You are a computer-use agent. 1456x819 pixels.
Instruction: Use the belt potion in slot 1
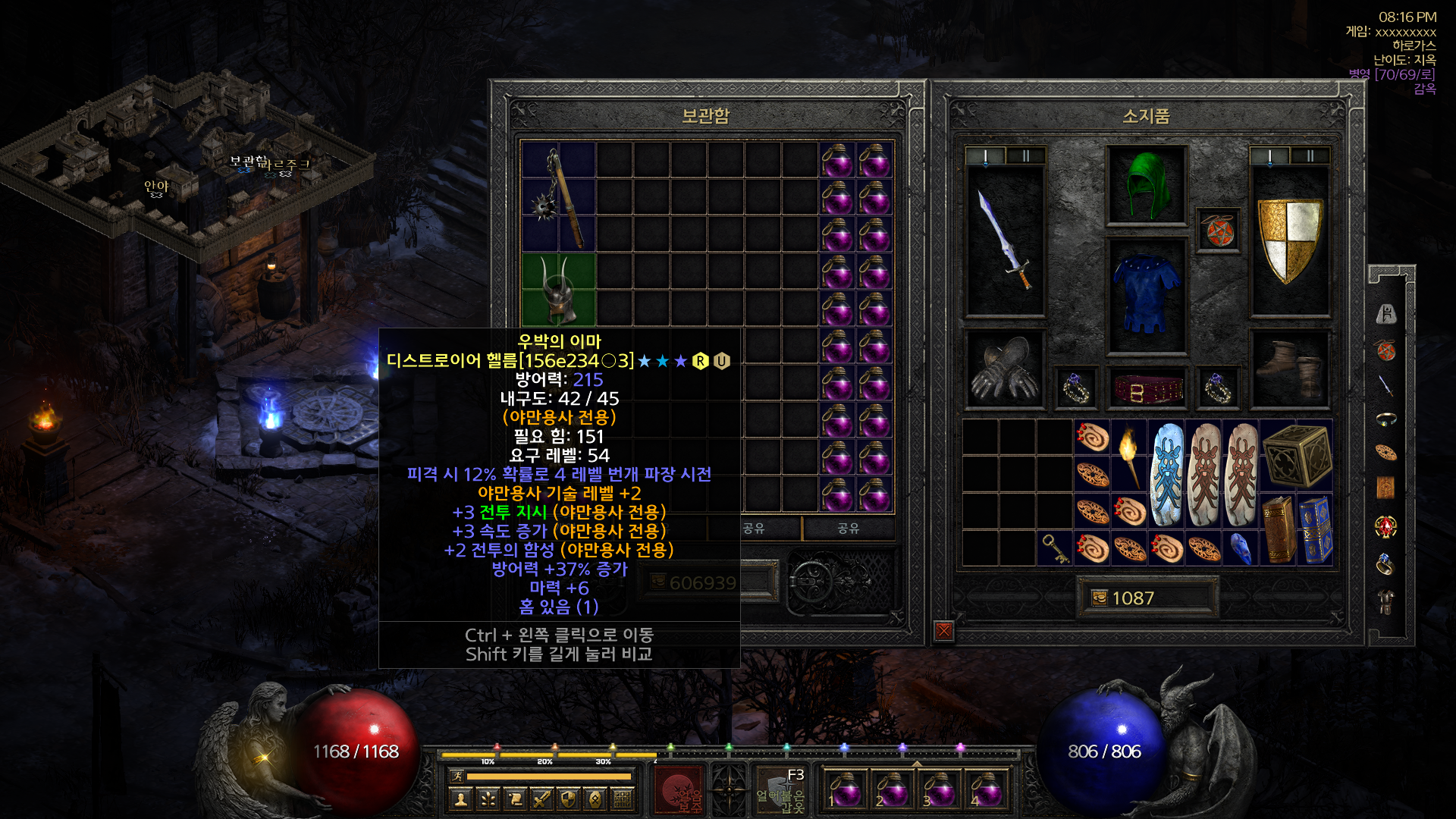click(845, 790)
